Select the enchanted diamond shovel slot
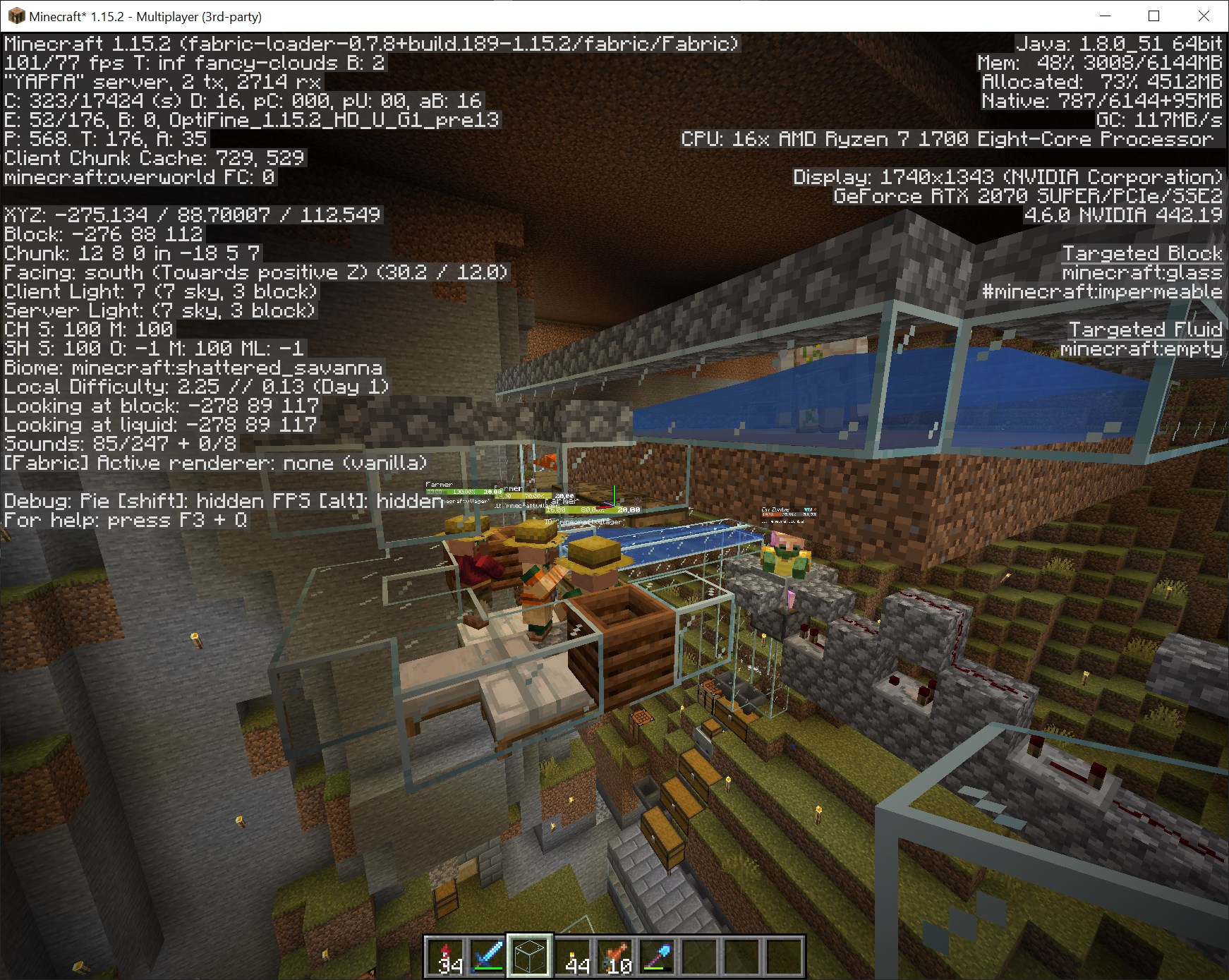Viewport: 1229px width, 980px height. pyautogui.click(x=658, y=958)
